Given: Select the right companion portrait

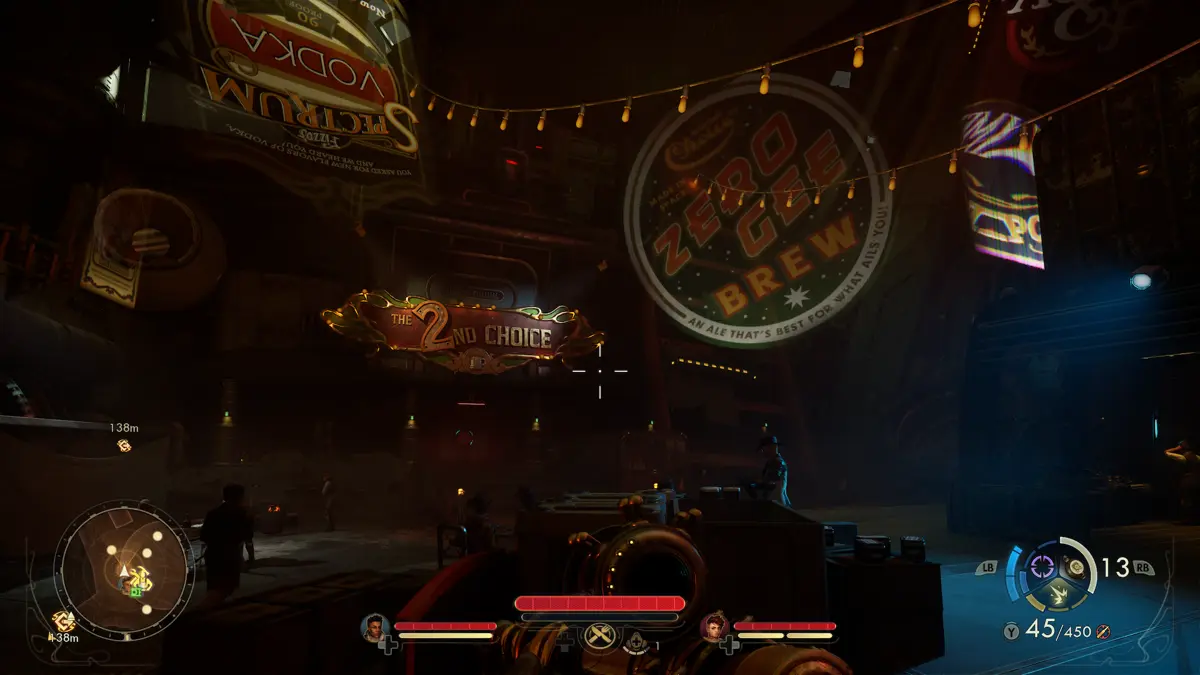Looking at the screenshot, I should click(x=714, y=627).
